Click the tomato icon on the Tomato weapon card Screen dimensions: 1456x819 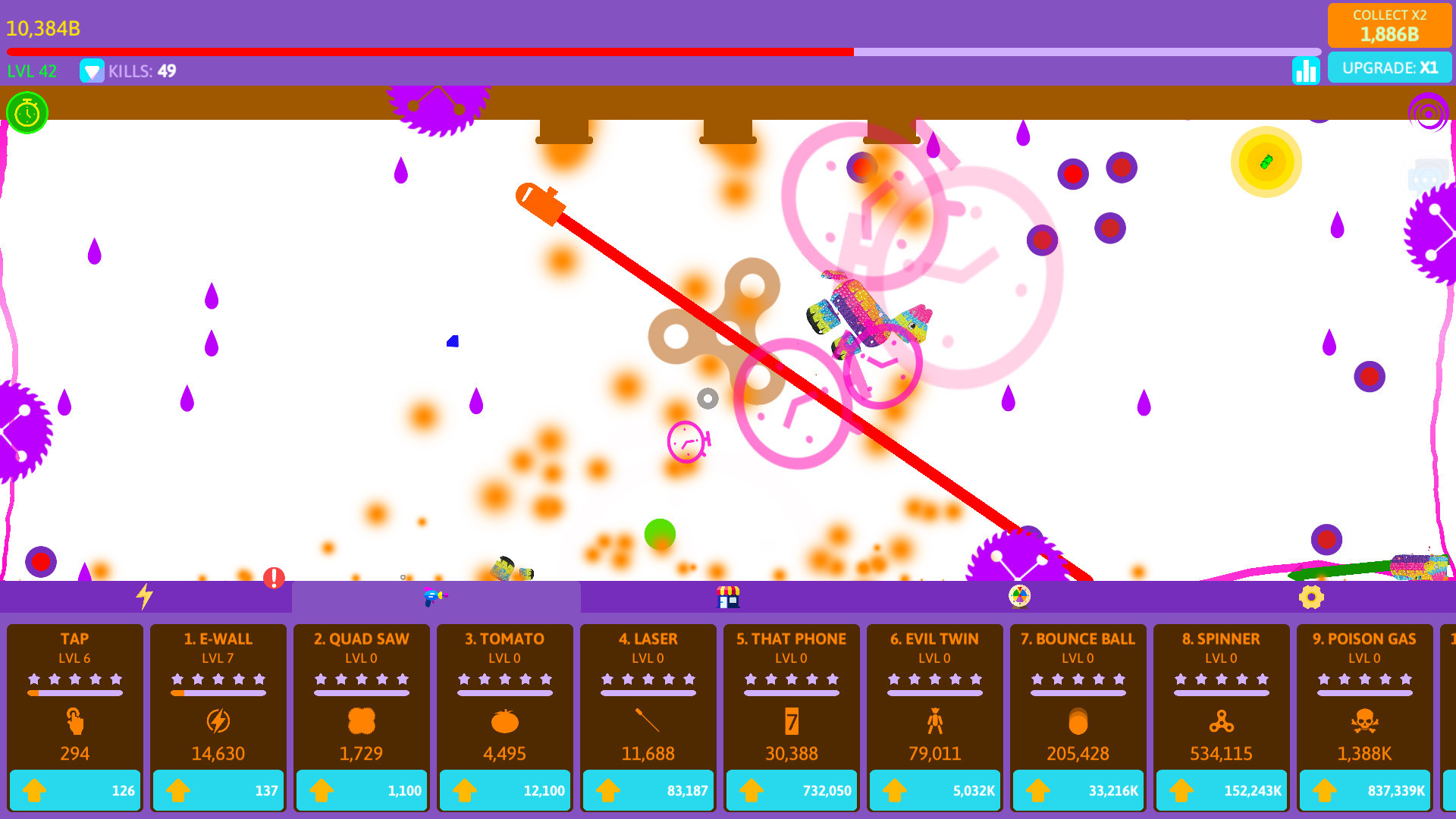coord(504,722)
